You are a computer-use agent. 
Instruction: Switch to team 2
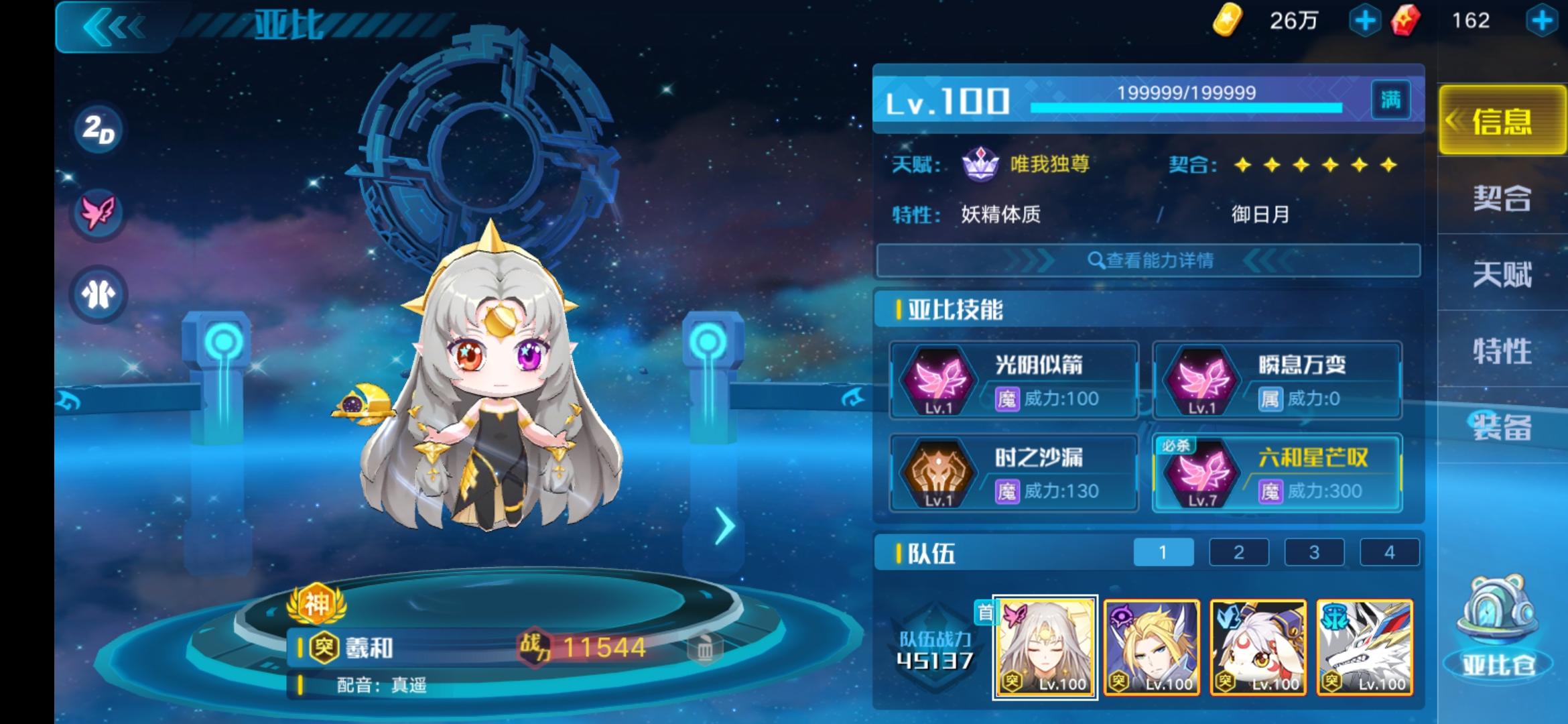(x=1239, y=552)
